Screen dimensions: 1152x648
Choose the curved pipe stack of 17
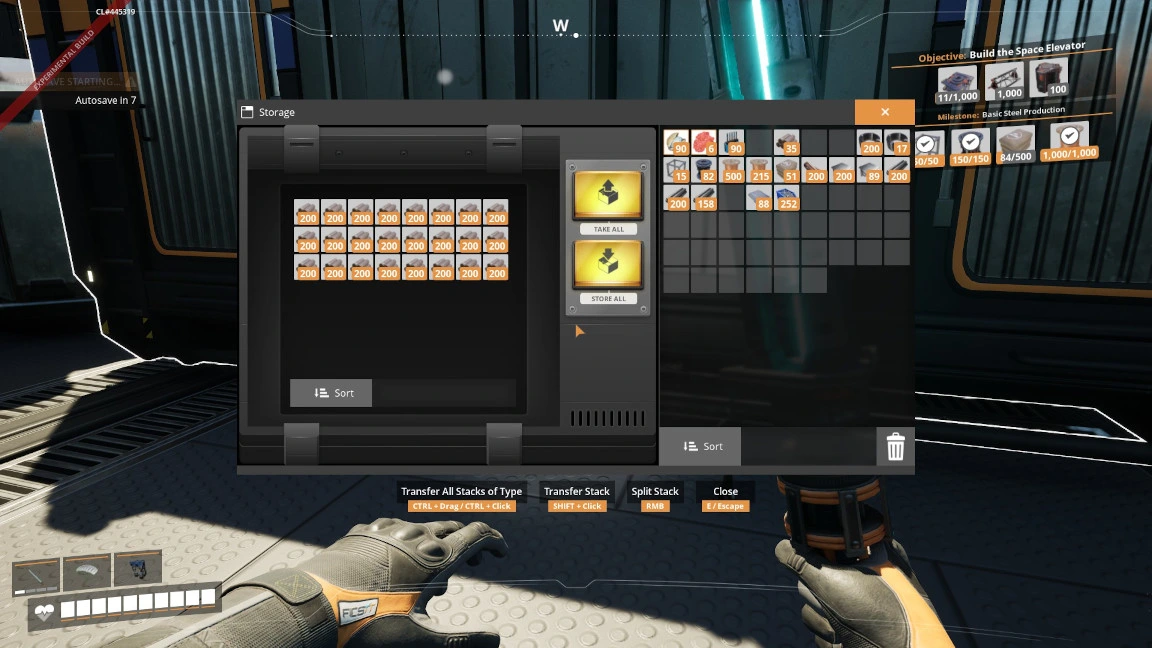(x=897, y=142)
